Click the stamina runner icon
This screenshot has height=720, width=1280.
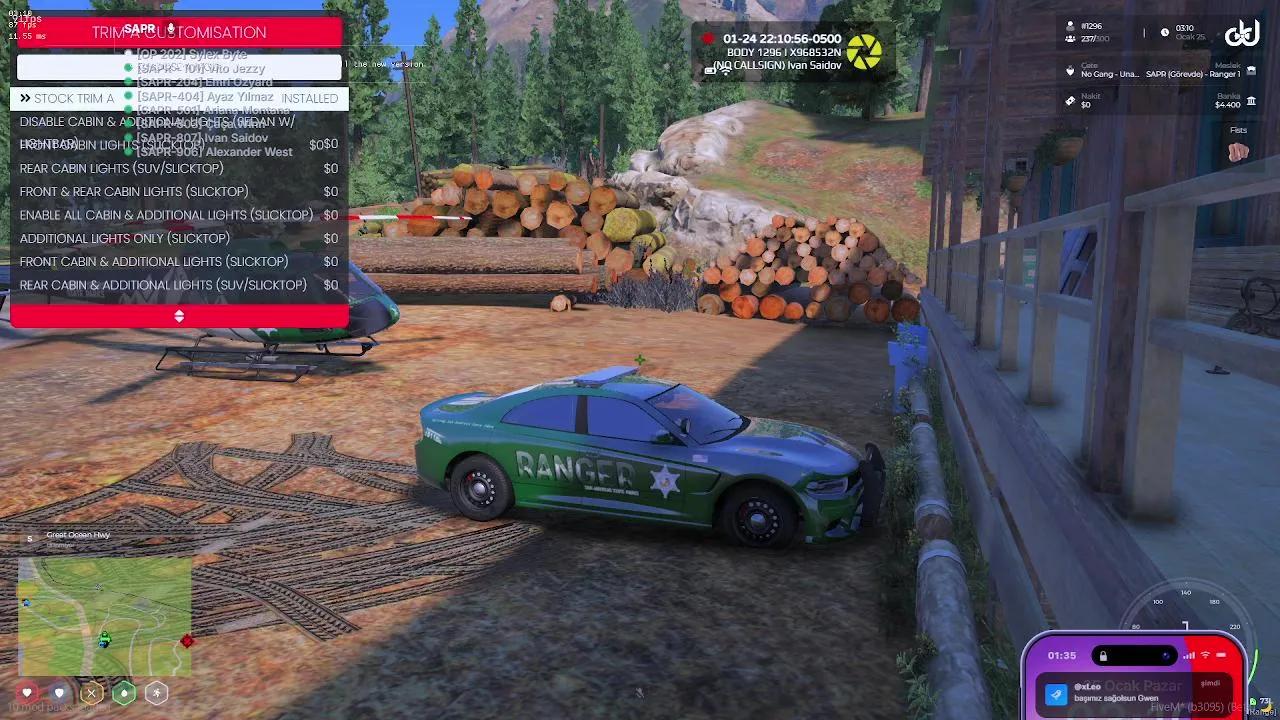click(156, 693)
